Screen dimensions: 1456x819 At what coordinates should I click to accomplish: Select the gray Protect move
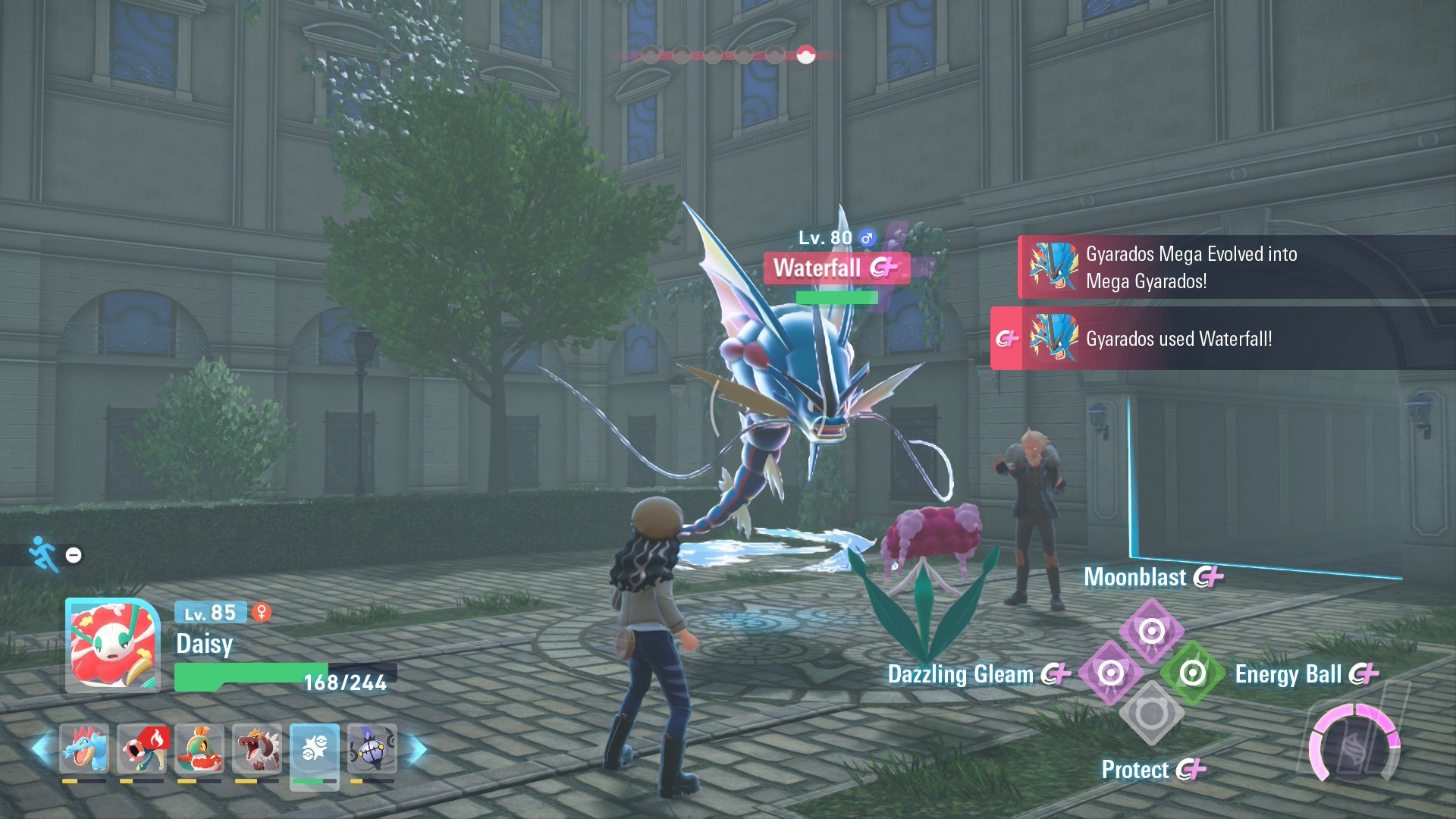(1151, 714)
